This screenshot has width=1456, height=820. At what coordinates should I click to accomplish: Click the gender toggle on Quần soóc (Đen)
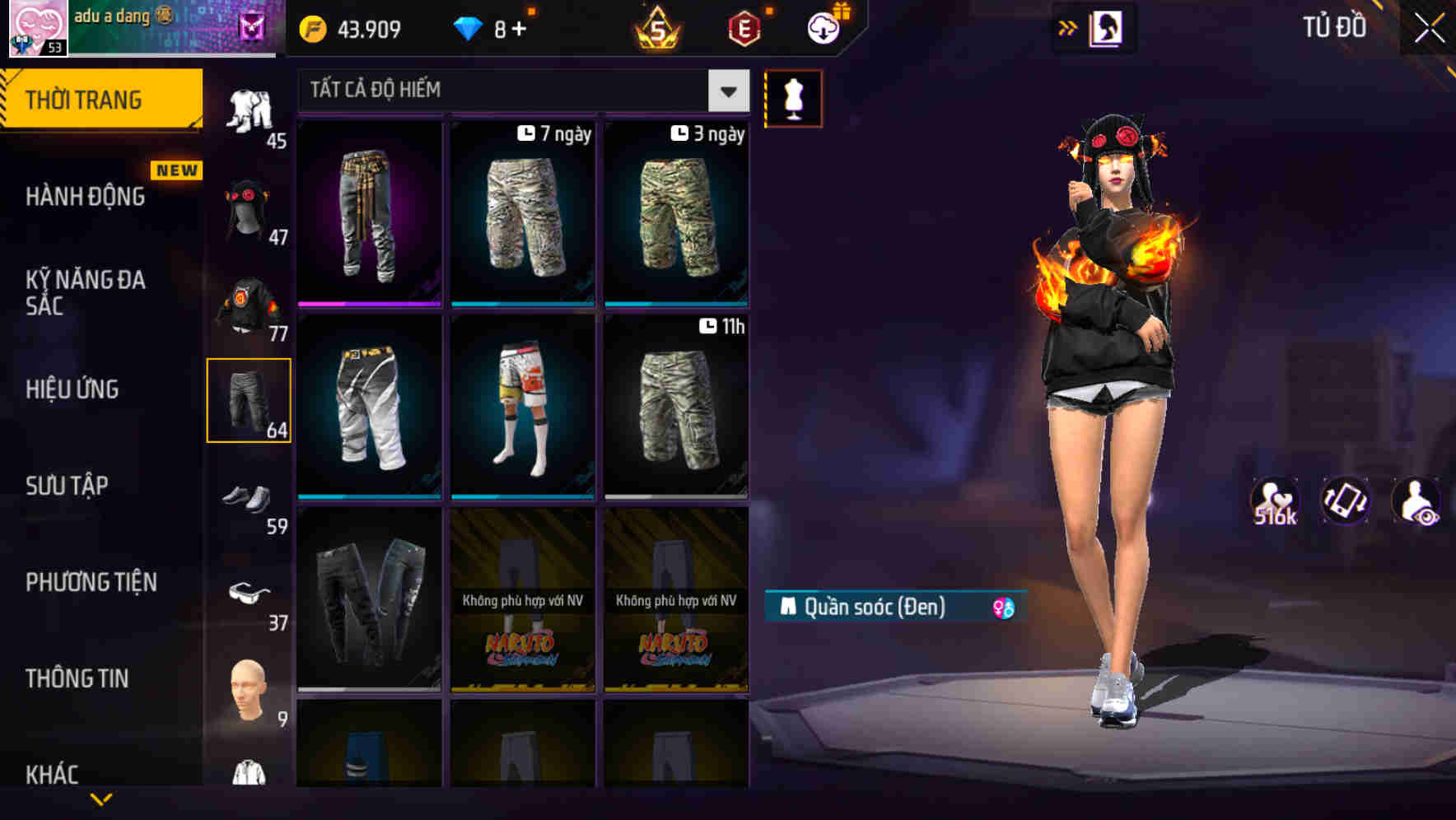click(x=1003, y=606)
